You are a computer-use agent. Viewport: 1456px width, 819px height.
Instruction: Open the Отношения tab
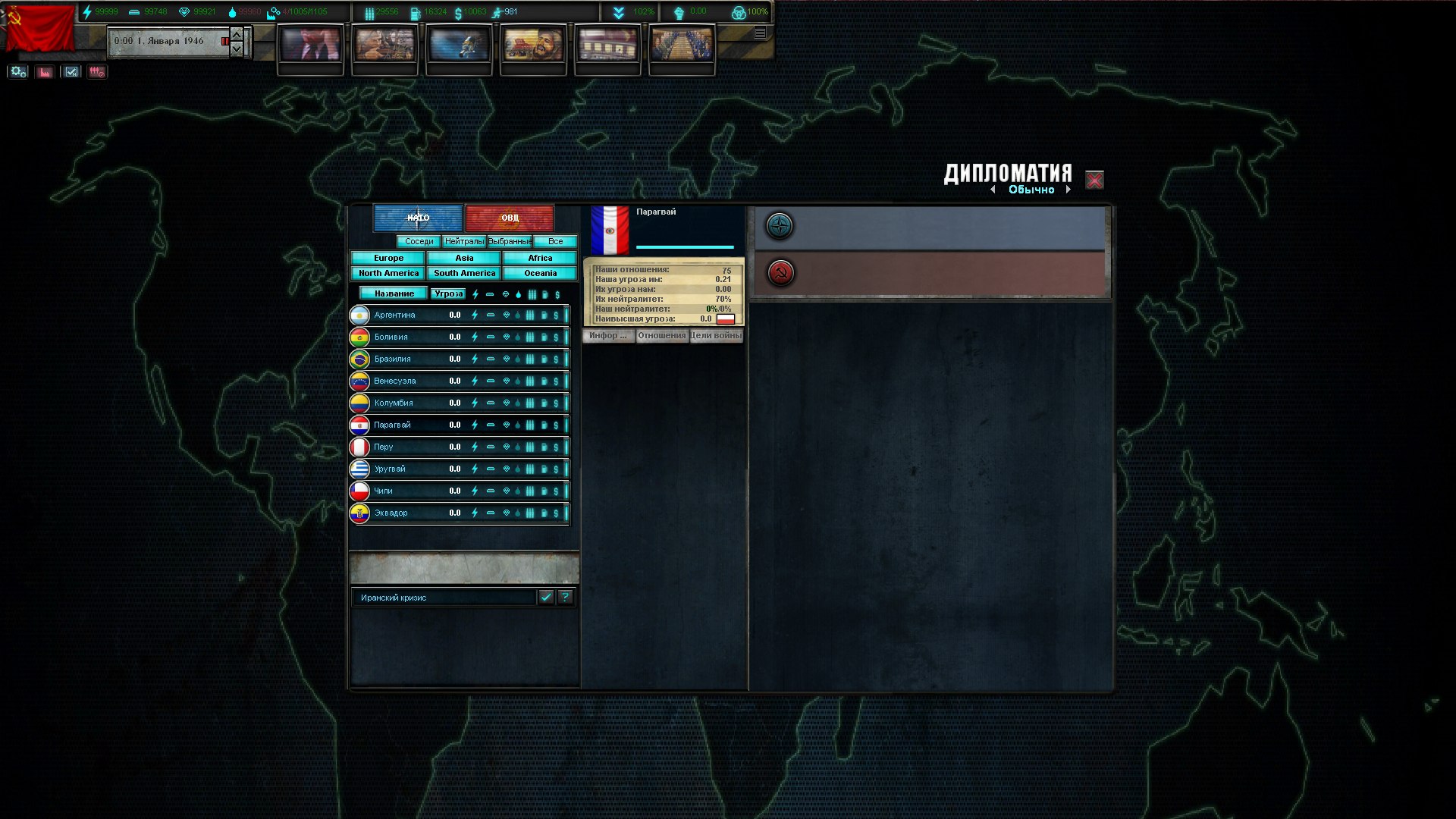661,335
